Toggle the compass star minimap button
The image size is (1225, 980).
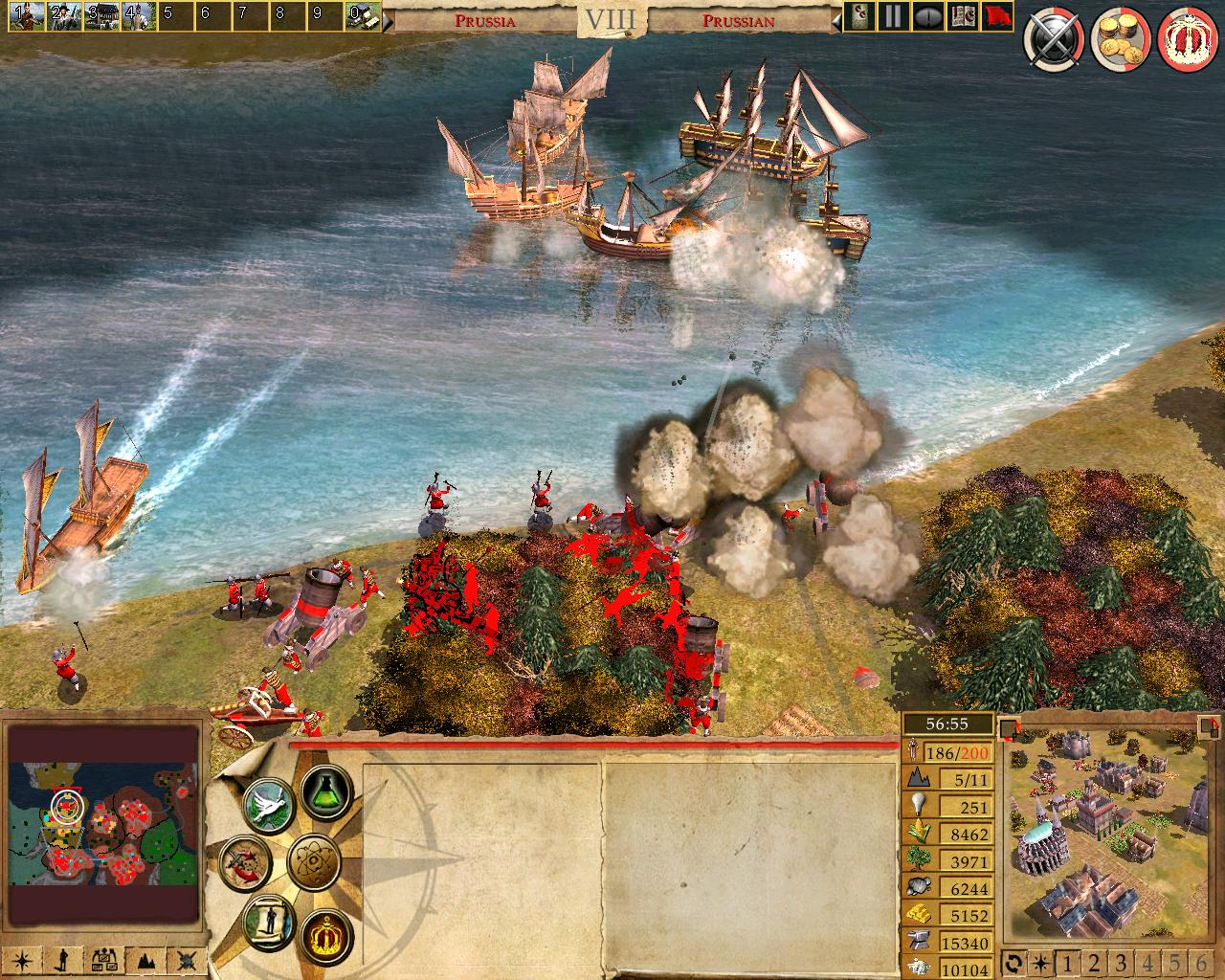[22, 960]
